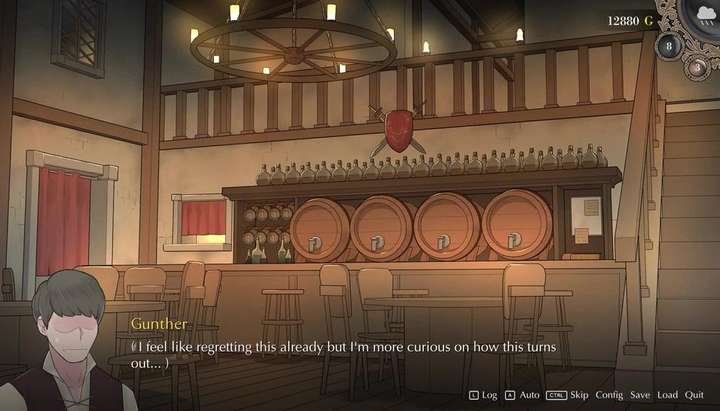Open the Load game screen

[667, 395]
